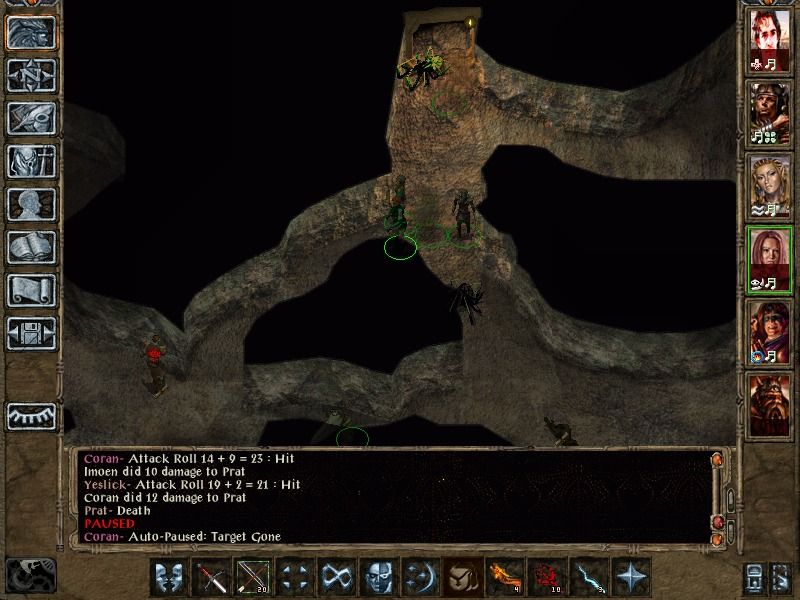Viewport: 800px width, 600px height.
Task: Use the lightning wand quick item
Action: [588, 577]
